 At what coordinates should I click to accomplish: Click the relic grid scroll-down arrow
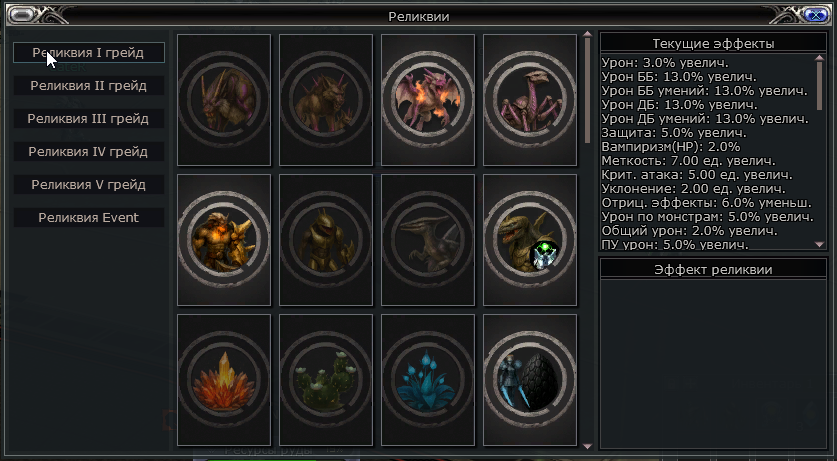click(x=587, y=445)
